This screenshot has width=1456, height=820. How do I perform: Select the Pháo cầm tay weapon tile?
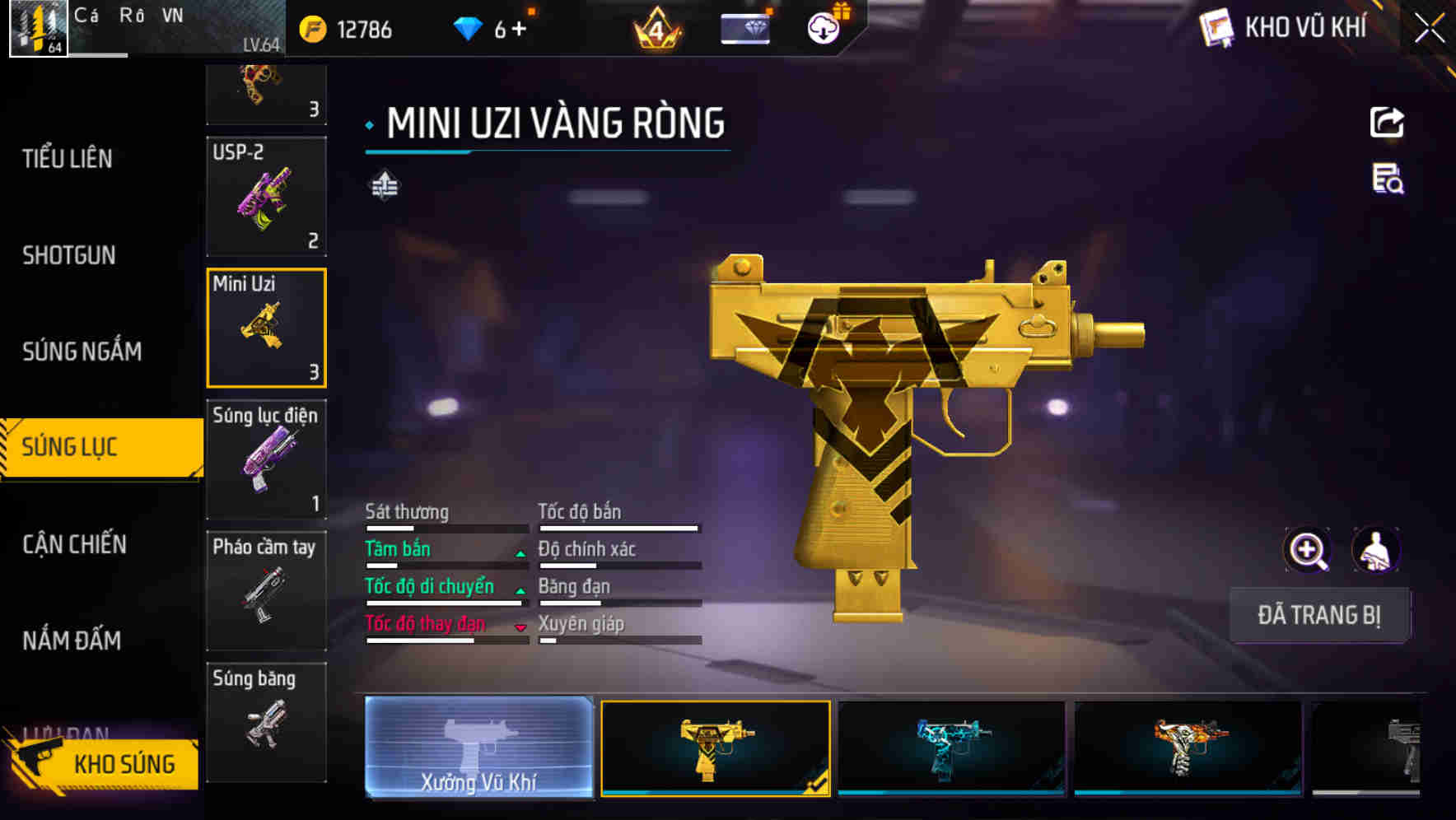[266, 590]
